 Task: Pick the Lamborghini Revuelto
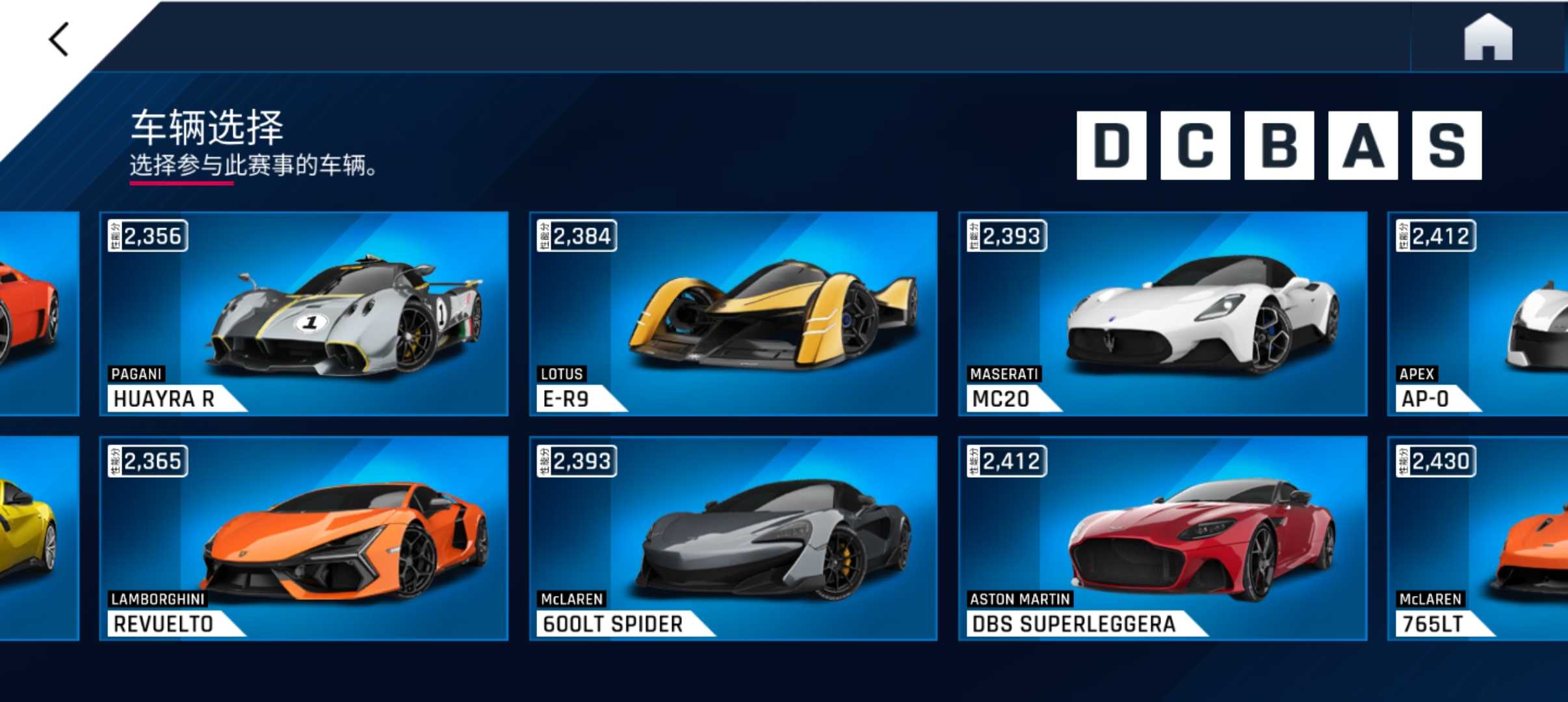304,538
